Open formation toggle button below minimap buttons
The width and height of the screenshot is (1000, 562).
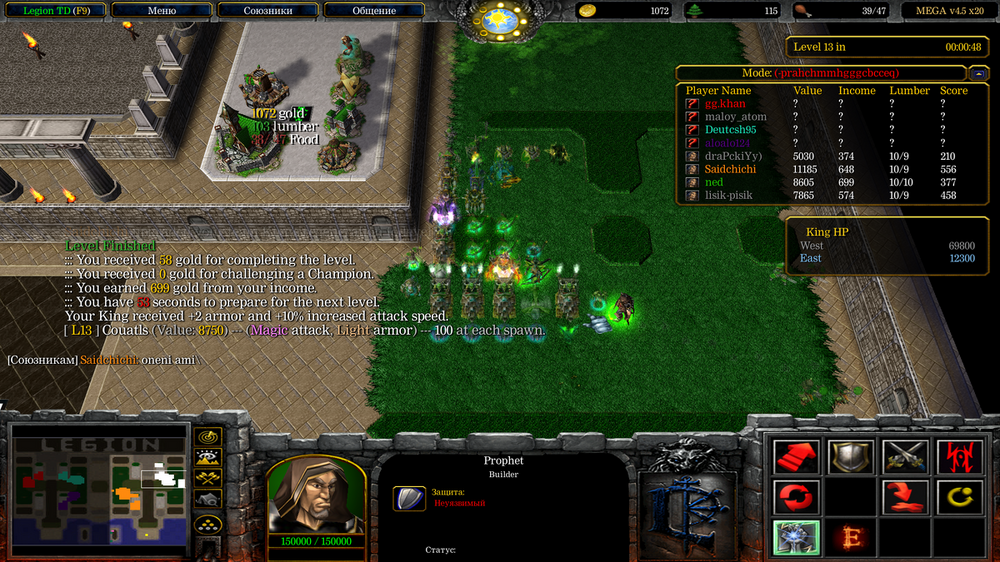[x=208, y=523]
